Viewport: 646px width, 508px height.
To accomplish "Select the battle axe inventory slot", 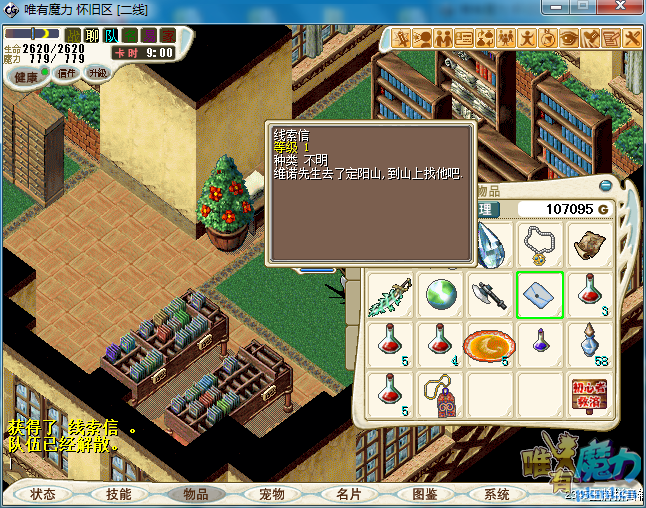I will (x=490, y=294).
